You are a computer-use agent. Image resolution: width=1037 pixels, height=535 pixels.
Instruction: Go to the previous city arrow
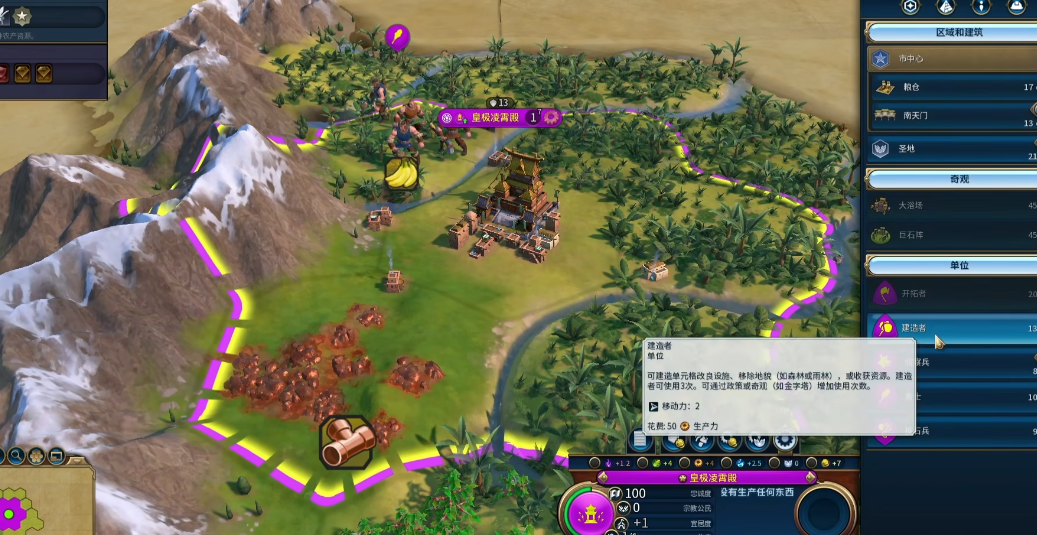pos(602,478)
